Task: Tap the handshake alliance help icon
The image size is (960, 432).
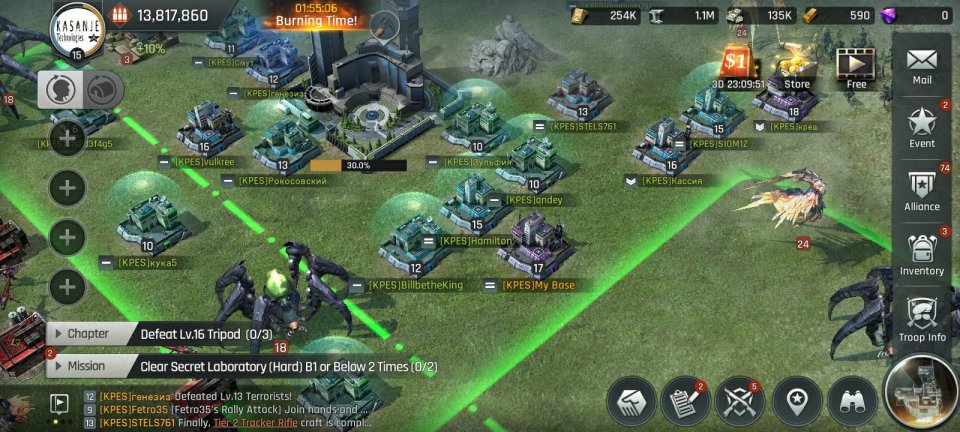Action: pos(630,401)
